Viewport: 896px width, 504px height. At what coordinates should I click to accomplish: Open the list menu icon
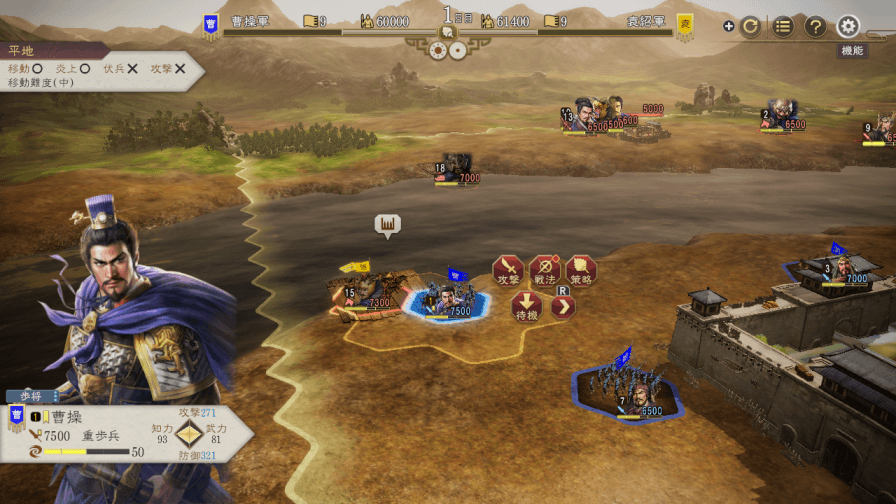pyautogui.click(x=783, y=27)
